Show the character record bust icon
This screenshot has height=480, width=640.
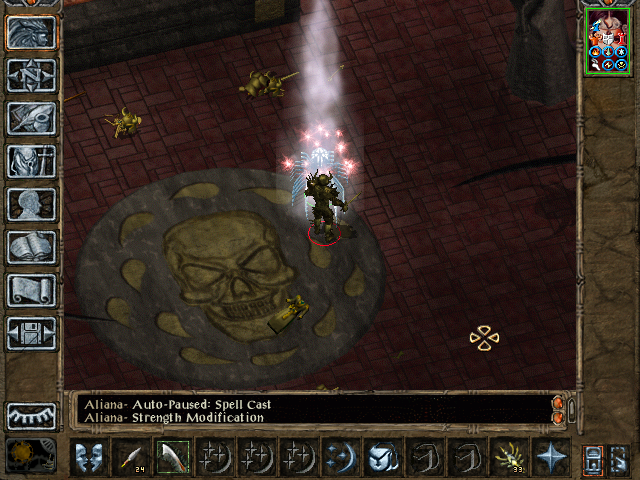point(32,204)
